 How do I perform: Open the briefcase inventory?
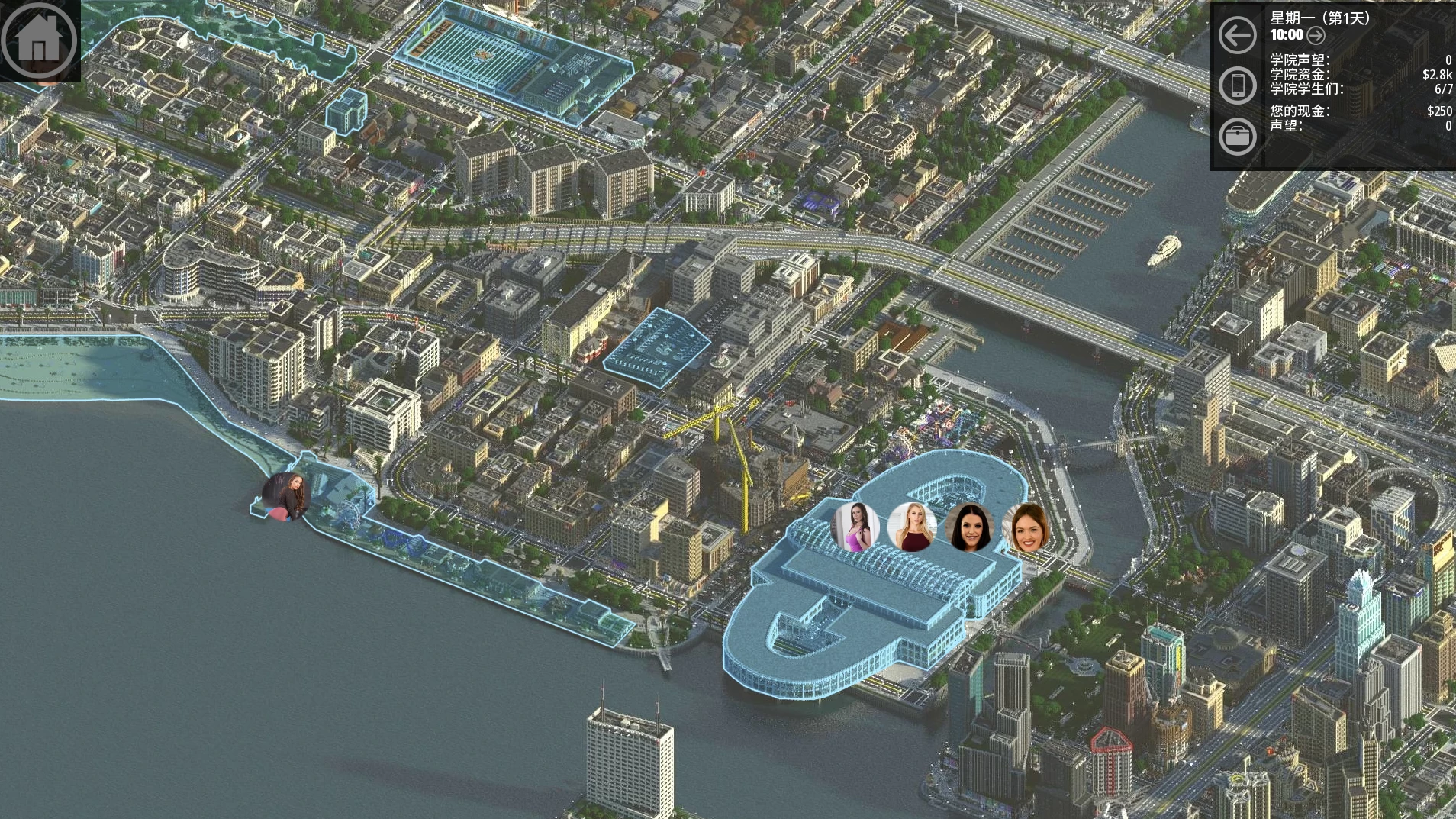click(1237, 137)
